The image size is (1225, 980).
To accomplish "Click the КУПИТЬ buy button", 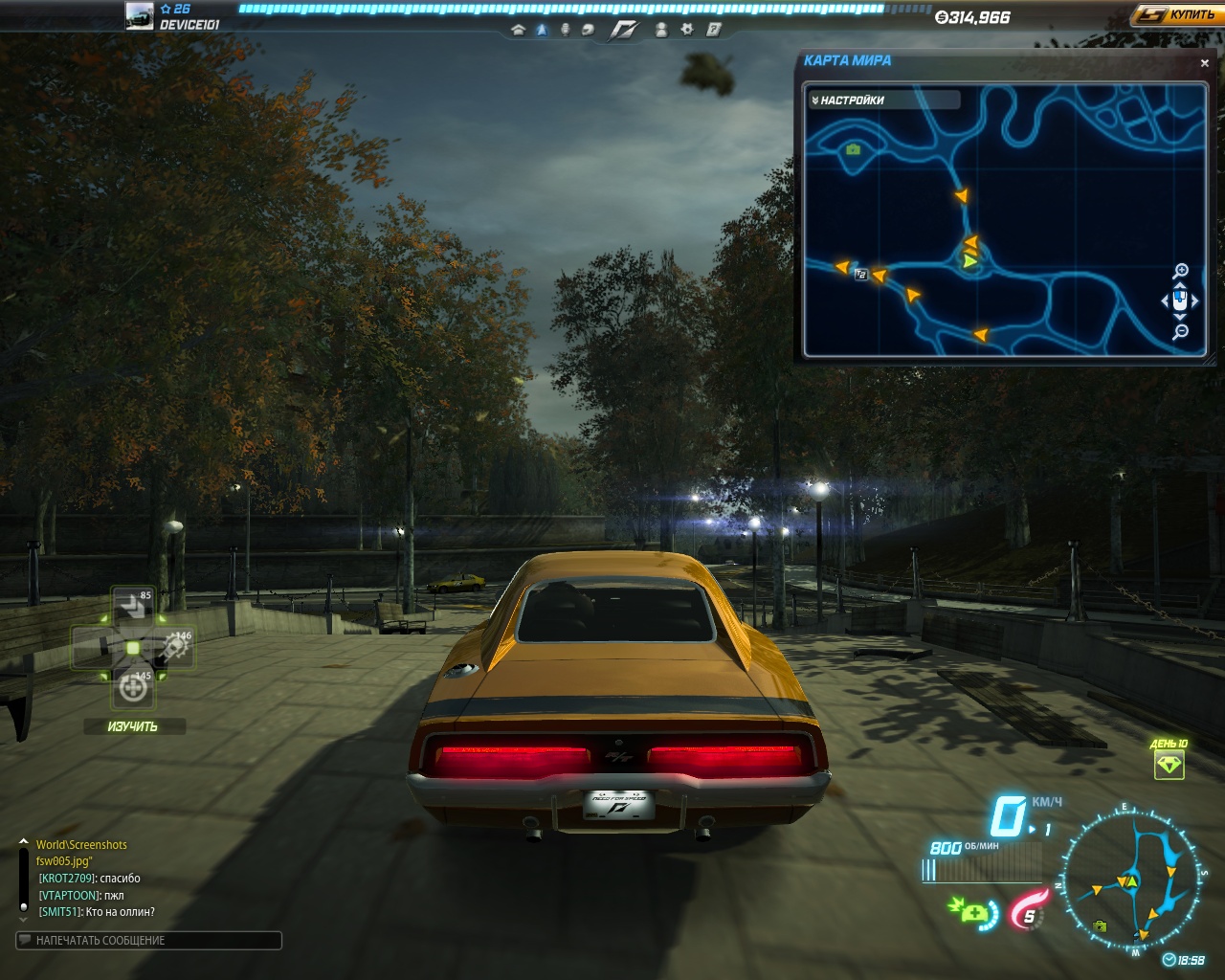I will (1176, 15).
